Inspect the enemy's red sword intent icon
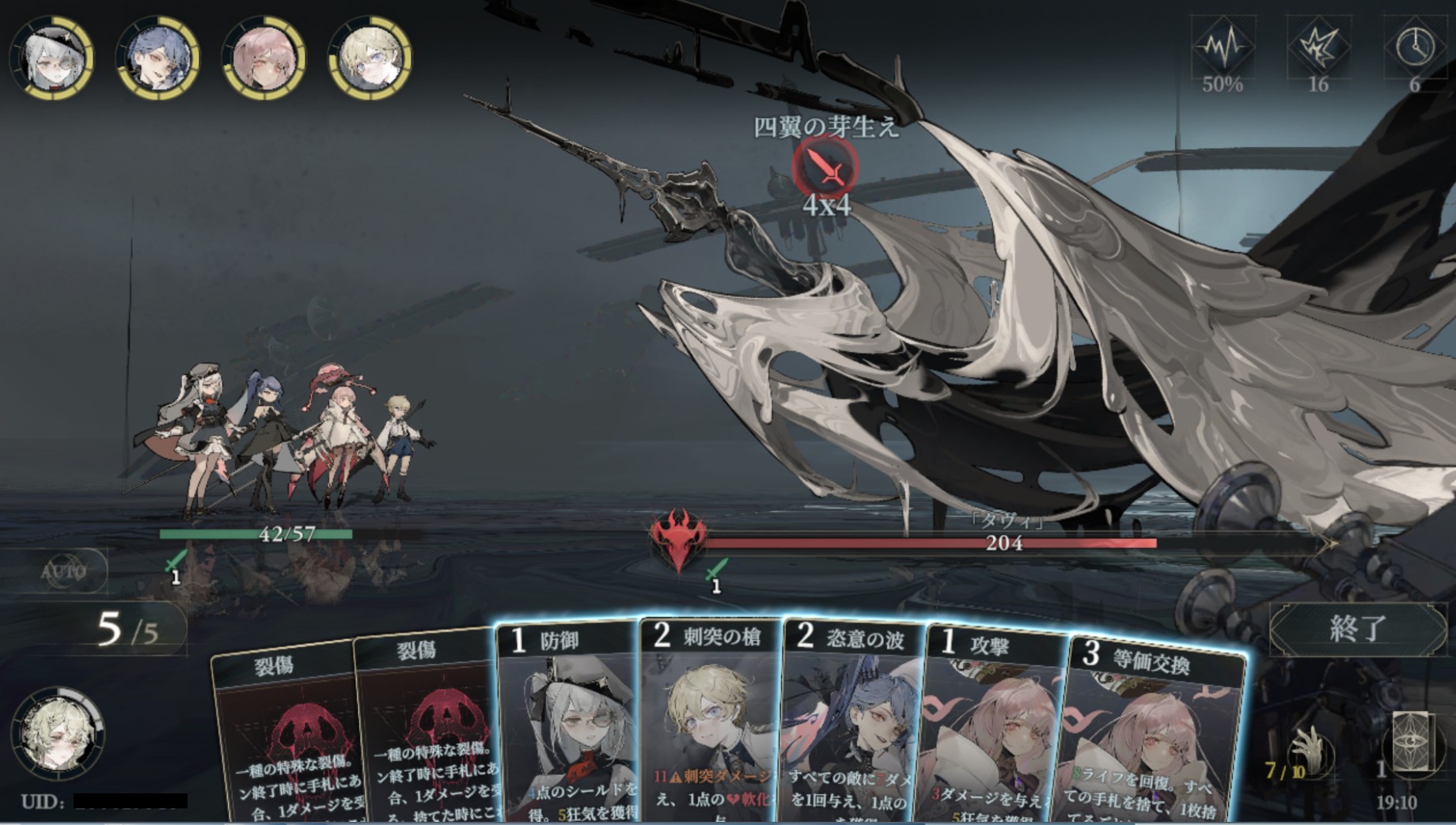Viewport: 1456px width, 825px height. tap(825, 168)
